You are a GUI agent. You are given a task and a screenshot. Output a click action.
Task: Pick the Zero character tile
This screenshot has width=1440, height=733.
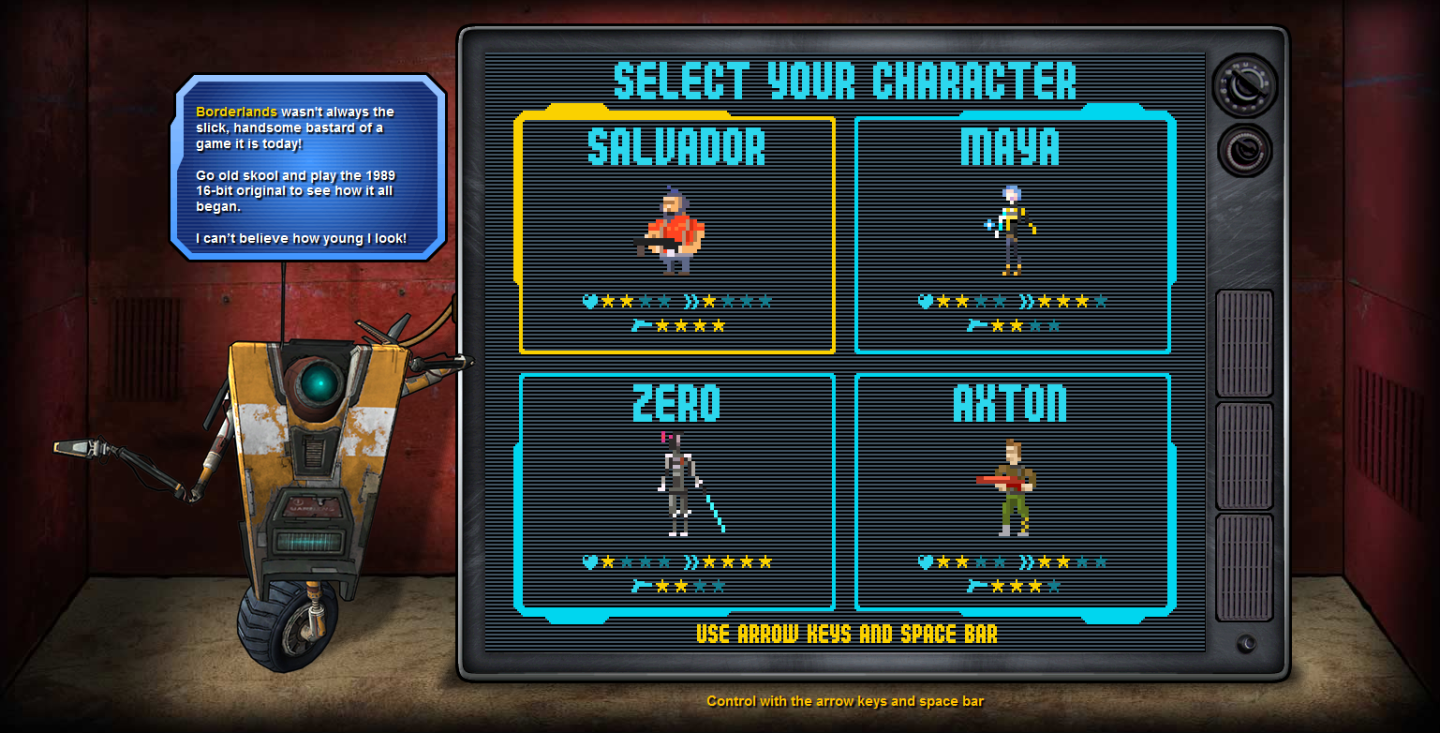[677, 491]
